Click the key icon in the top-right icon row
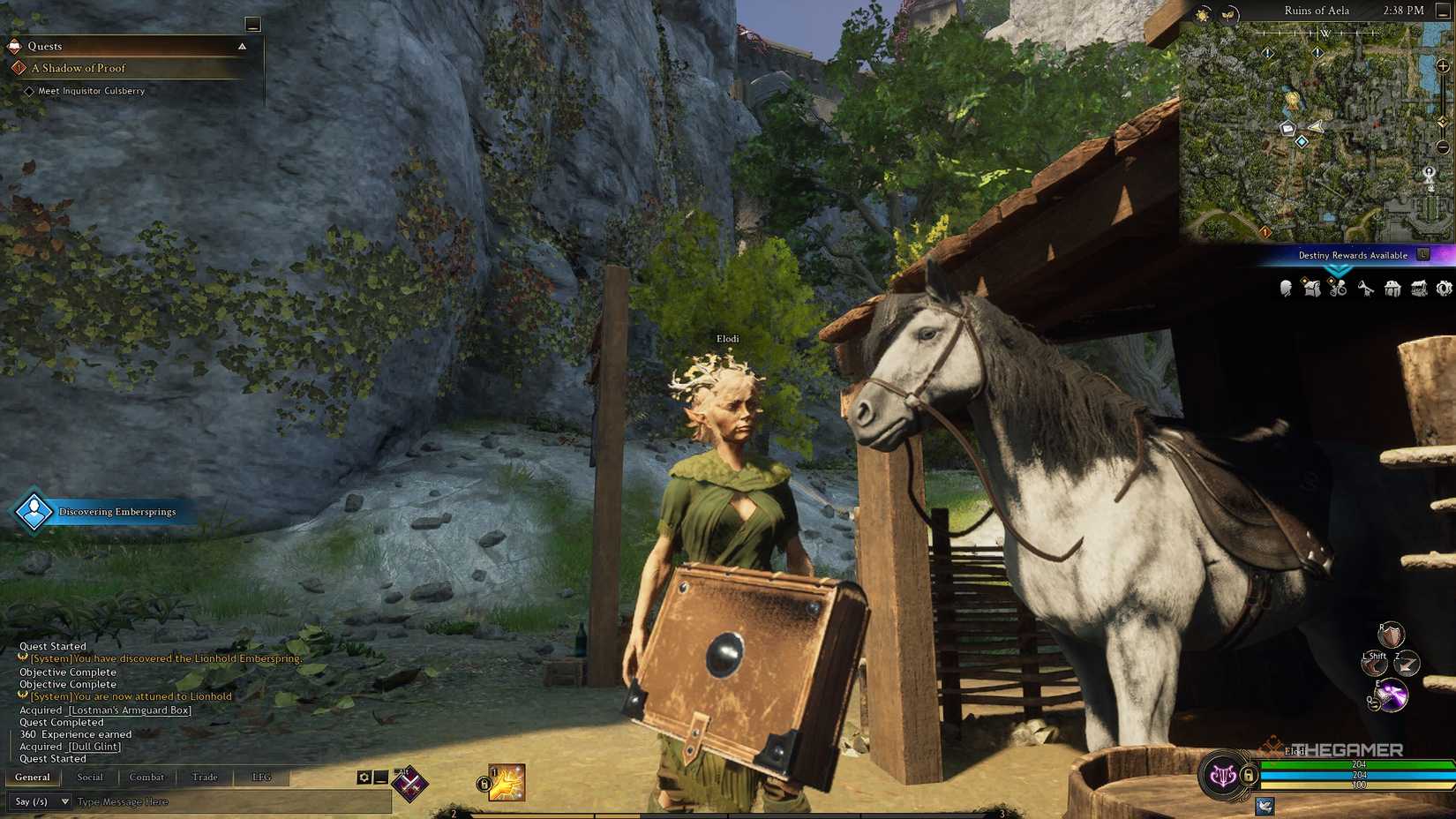 coord(1364,289)
